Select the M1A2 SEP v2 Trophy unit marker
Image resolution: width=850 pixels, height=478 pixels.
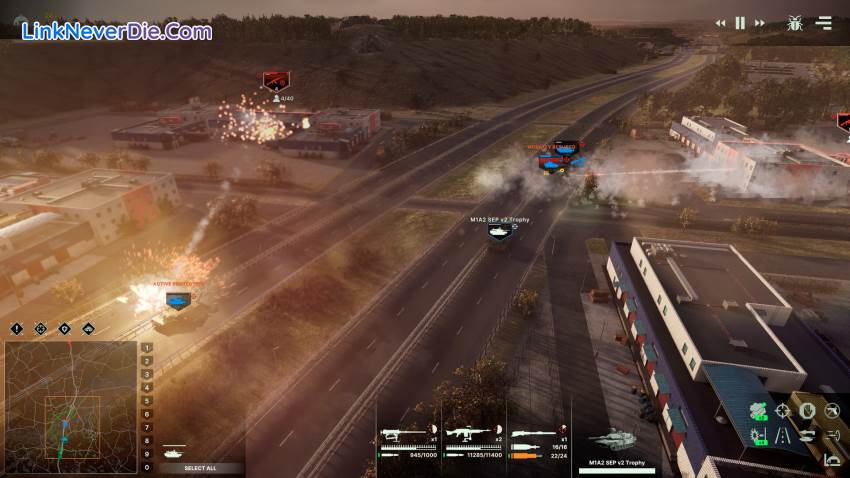(x=497, y=231)
